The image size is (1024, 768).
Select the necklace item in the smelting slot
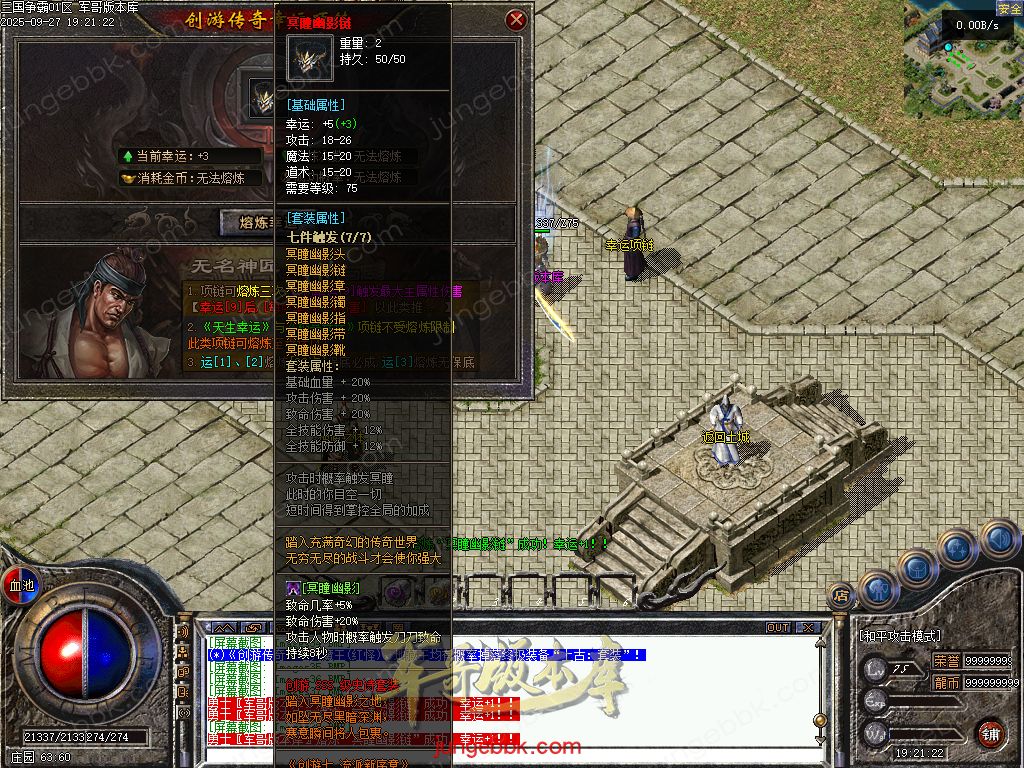(264, 98)
